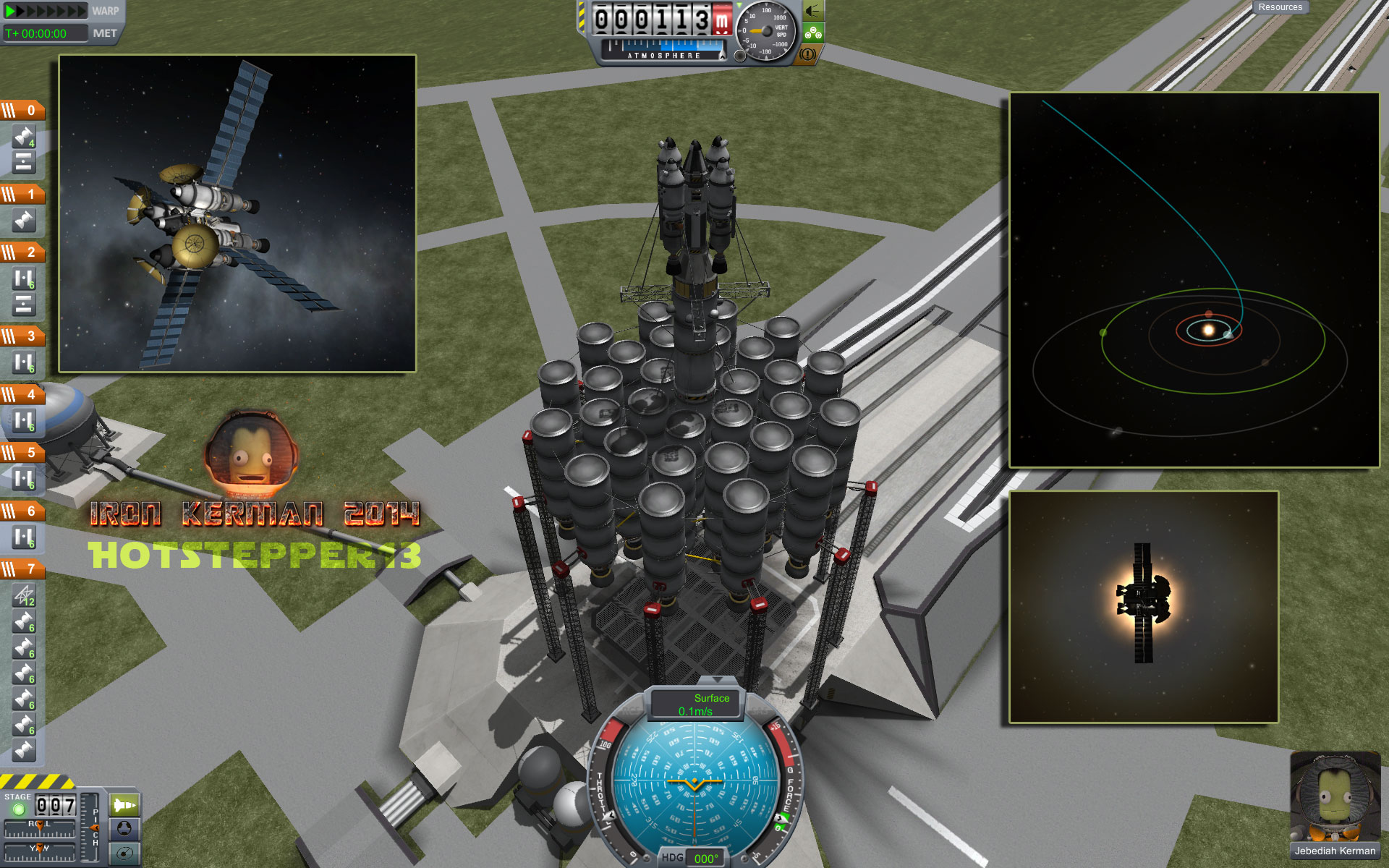Open the Resources panel
The height and width of the screenshot is (868, 1389).
point(1280,7)
